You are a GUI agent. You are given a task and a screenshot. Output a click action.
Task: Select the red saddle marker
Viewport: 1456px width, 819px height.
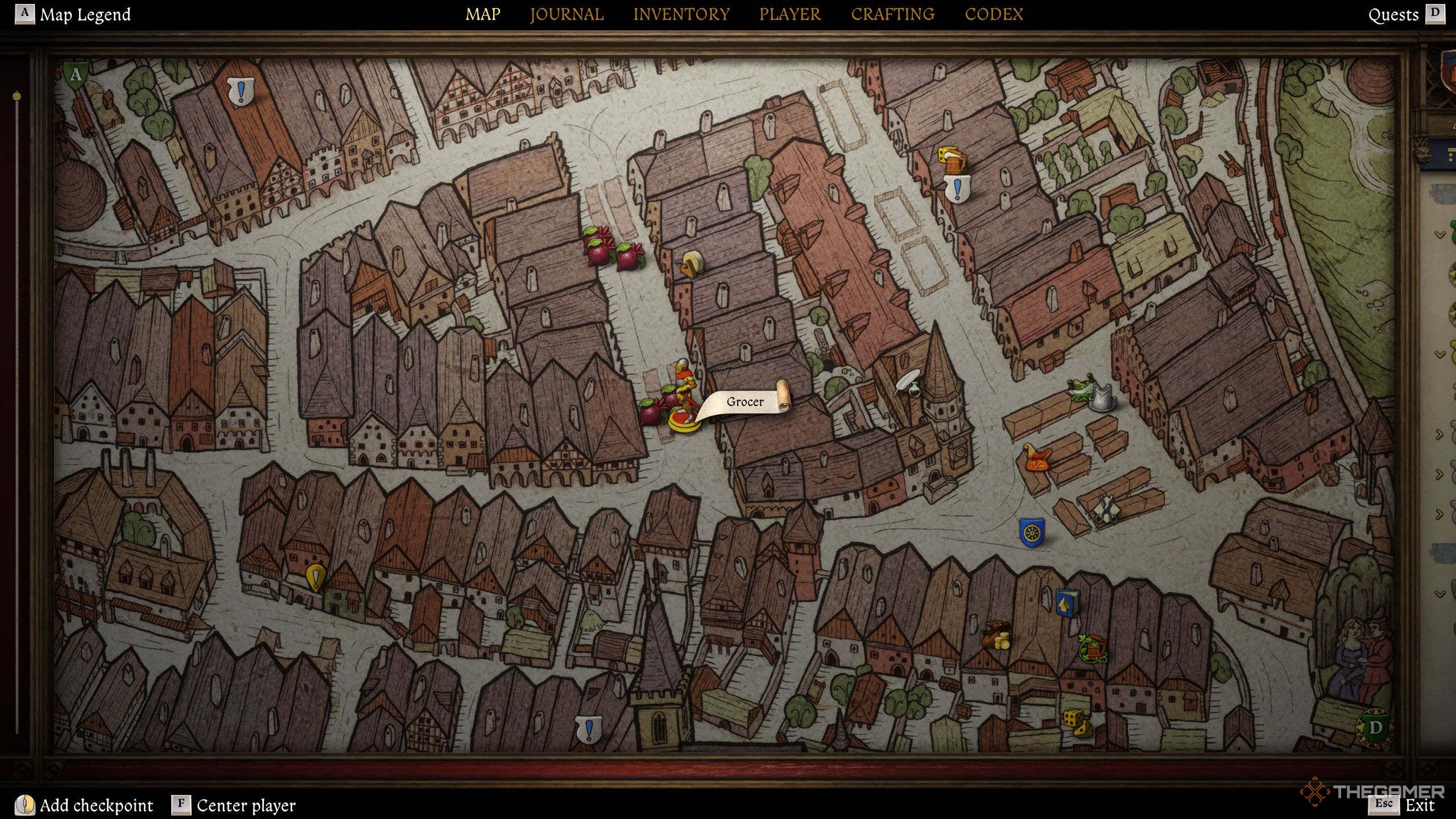point(1038,458)
